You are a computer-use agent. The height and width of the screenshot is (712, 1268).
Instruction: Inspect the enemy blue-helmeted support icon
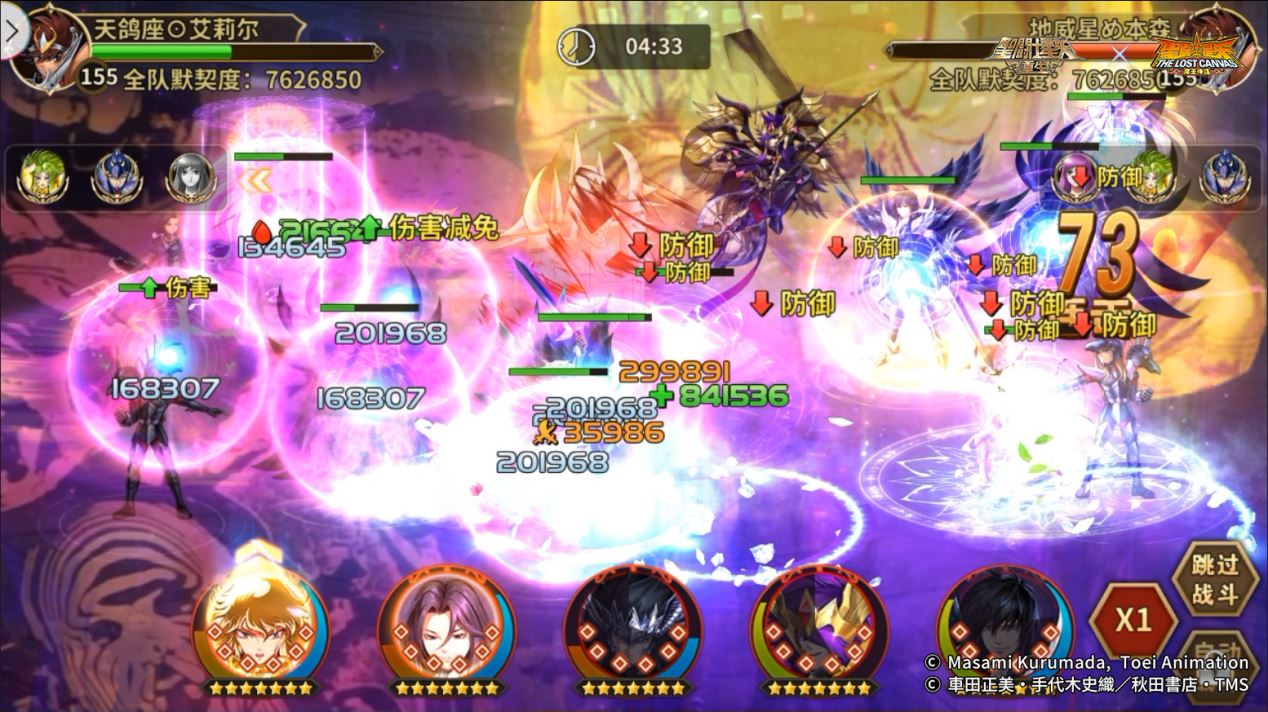(1223, 176)
